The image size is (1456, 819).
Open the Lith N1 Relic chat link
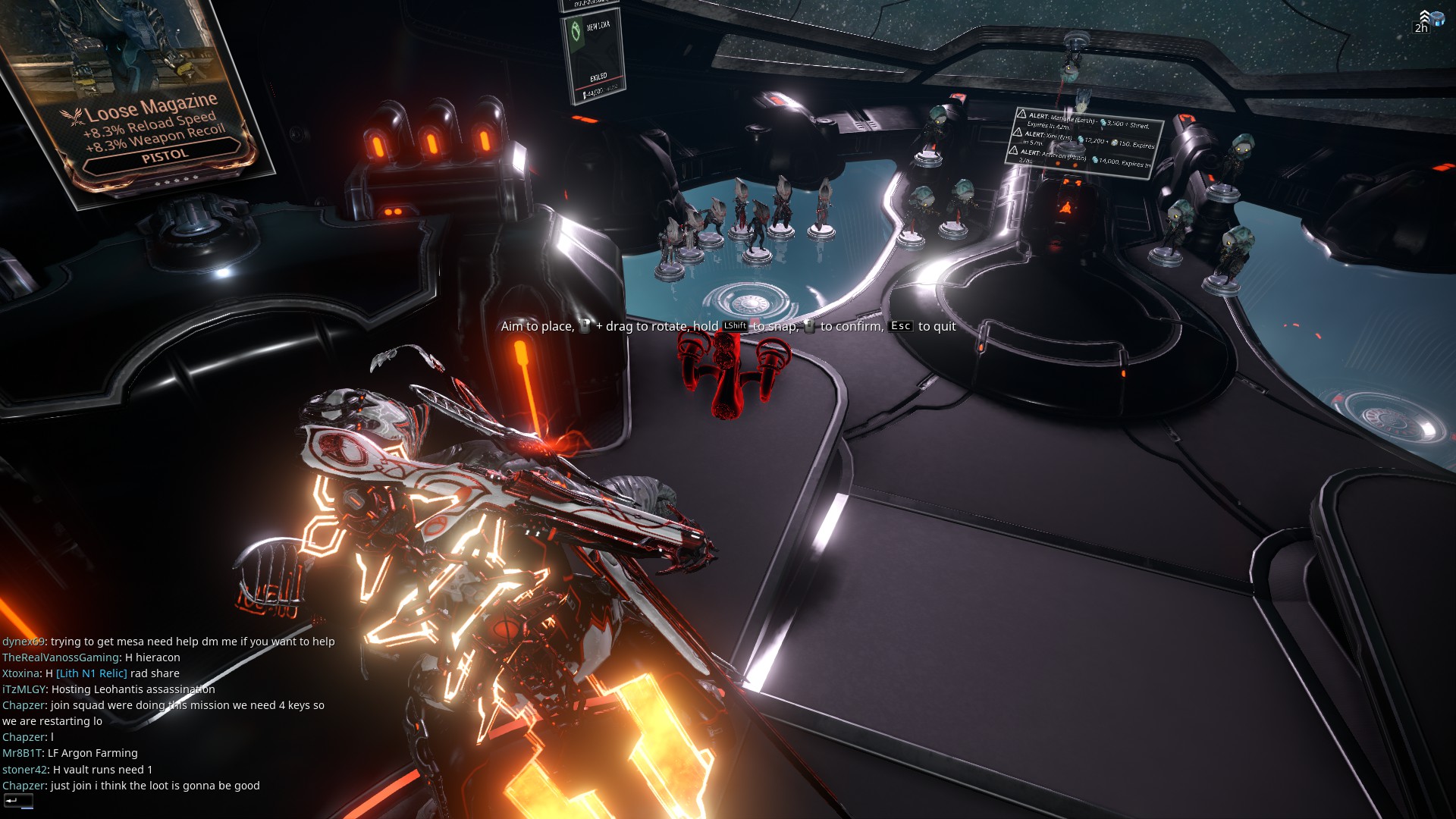coord(92,673)
